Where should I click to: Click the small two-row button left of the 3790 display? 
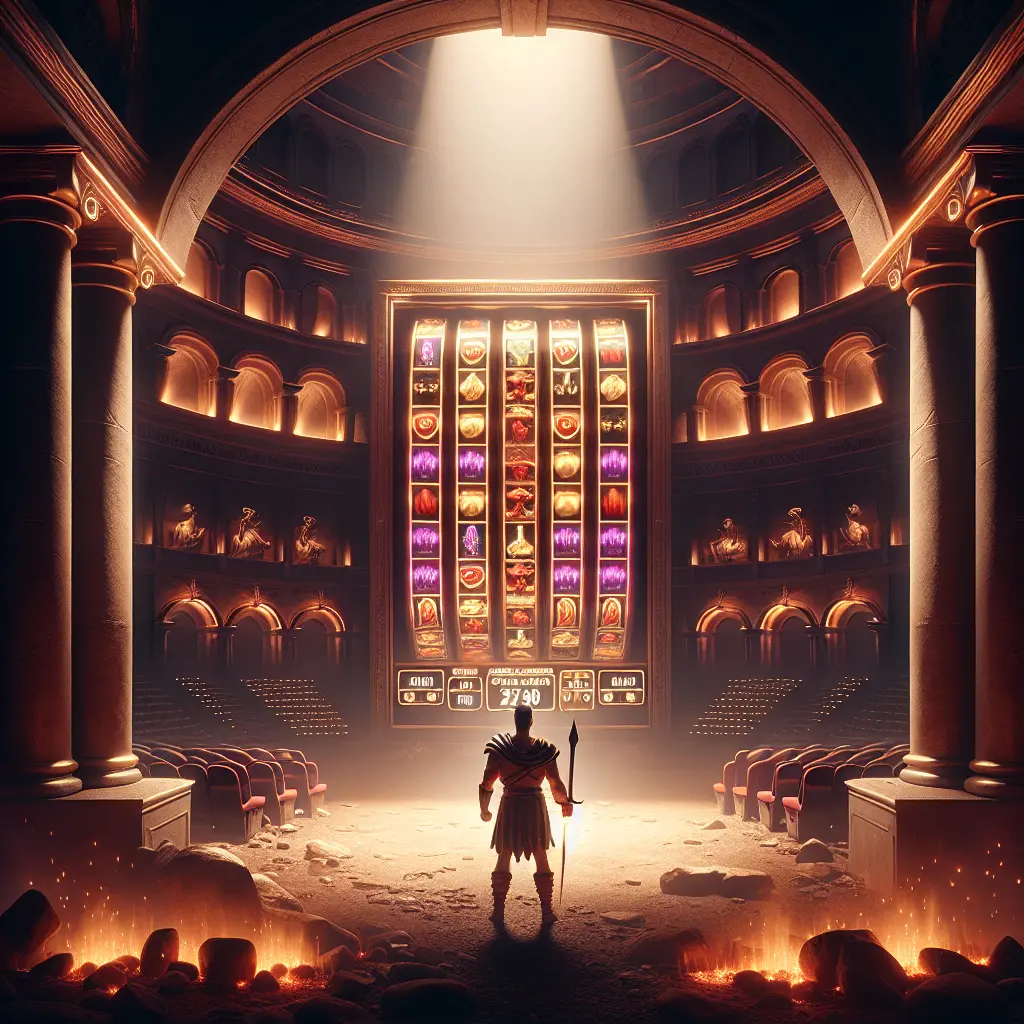coord(464,691)
